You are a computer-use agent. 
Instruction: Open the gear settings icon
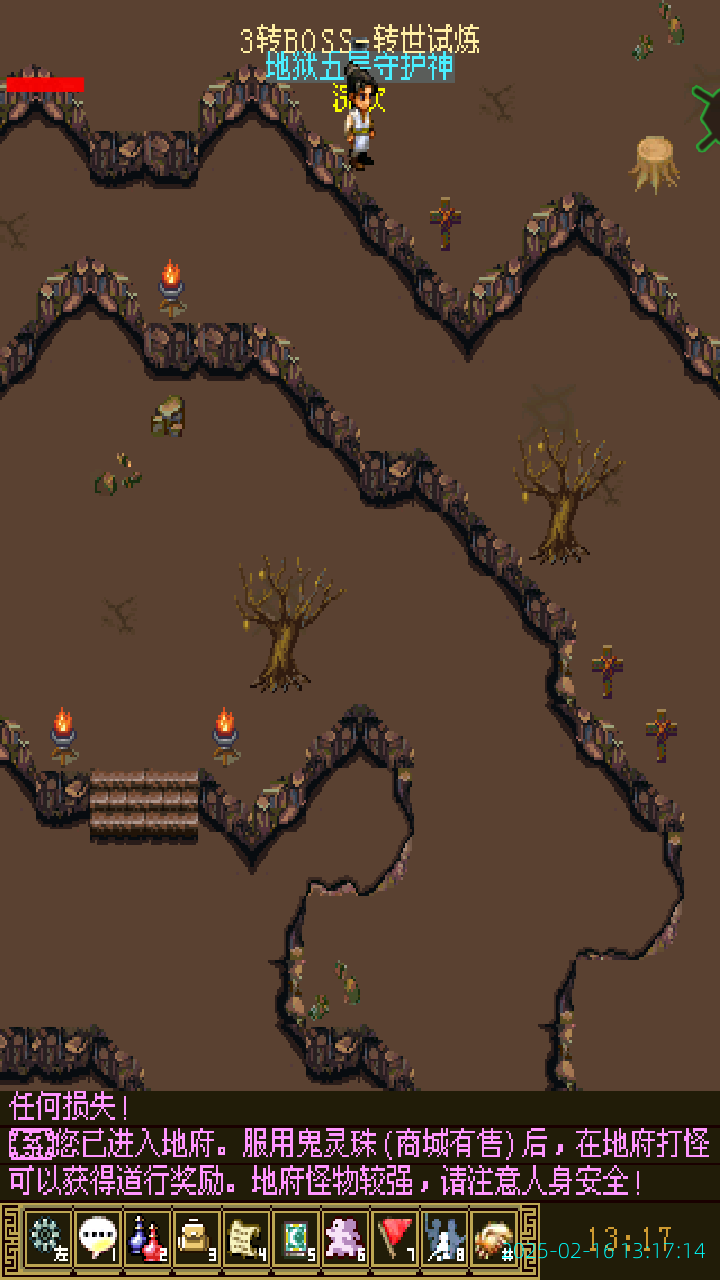[47, 1238]
